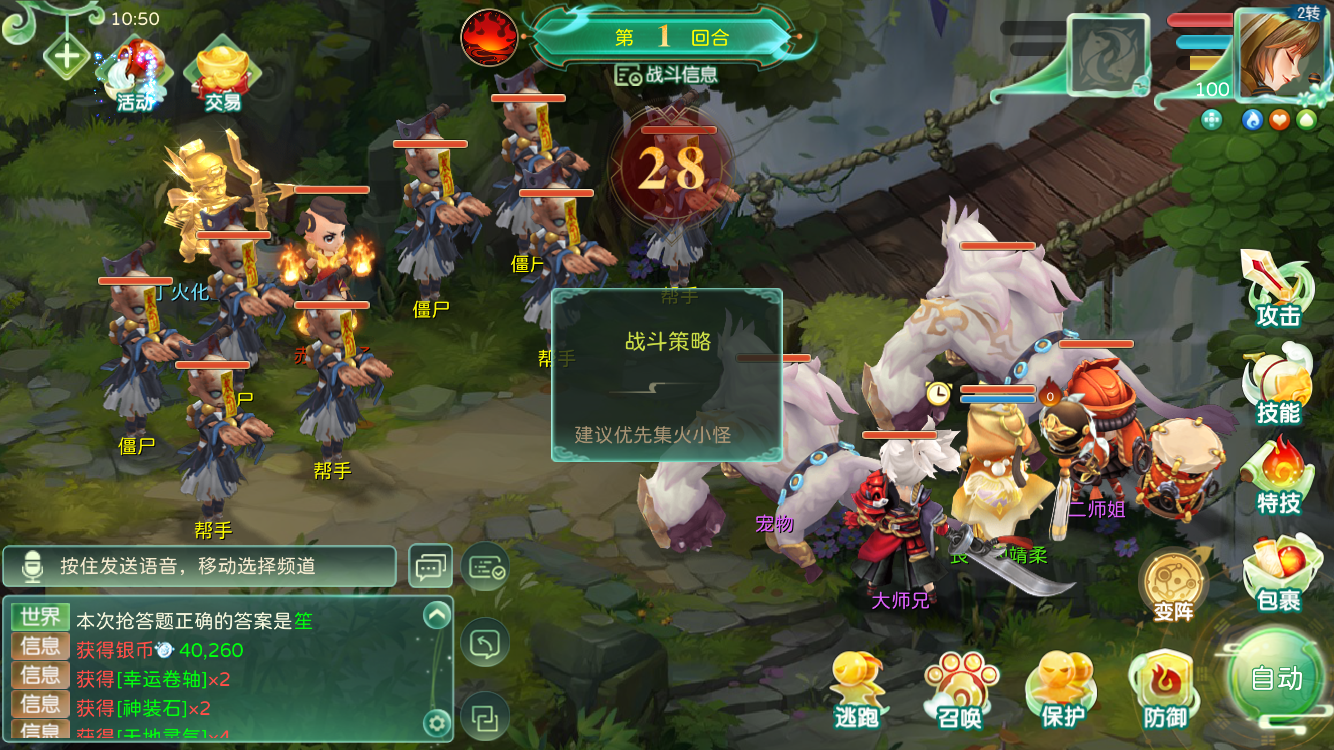Choose the 召唤 summon command
This screenshot has height=750, width=1334.
coord(959,690)
